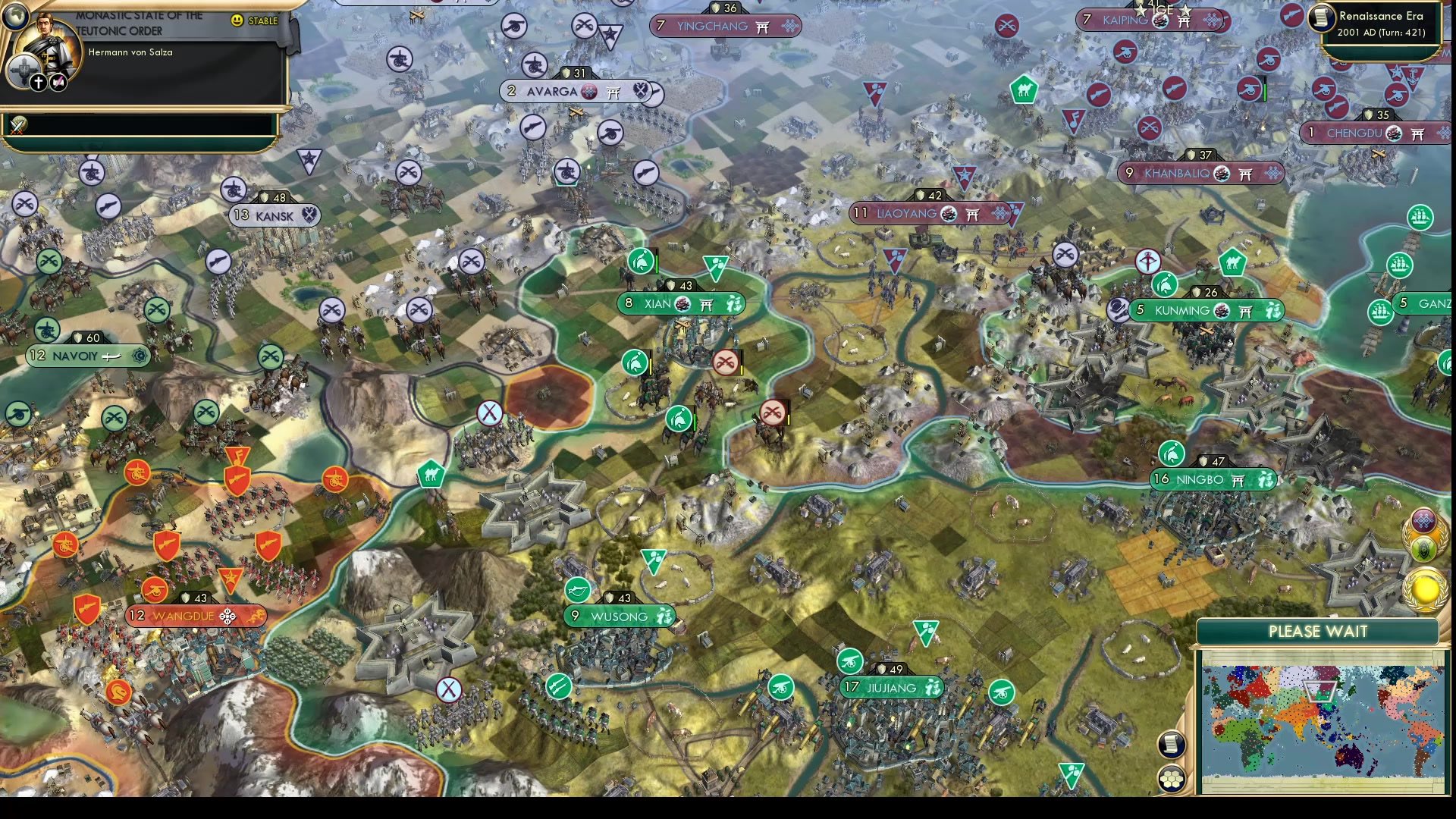The height and width of the screenshot is (819, 1456).
Task: Click the crossed-swords war notification icon
Action: [17, 126]
